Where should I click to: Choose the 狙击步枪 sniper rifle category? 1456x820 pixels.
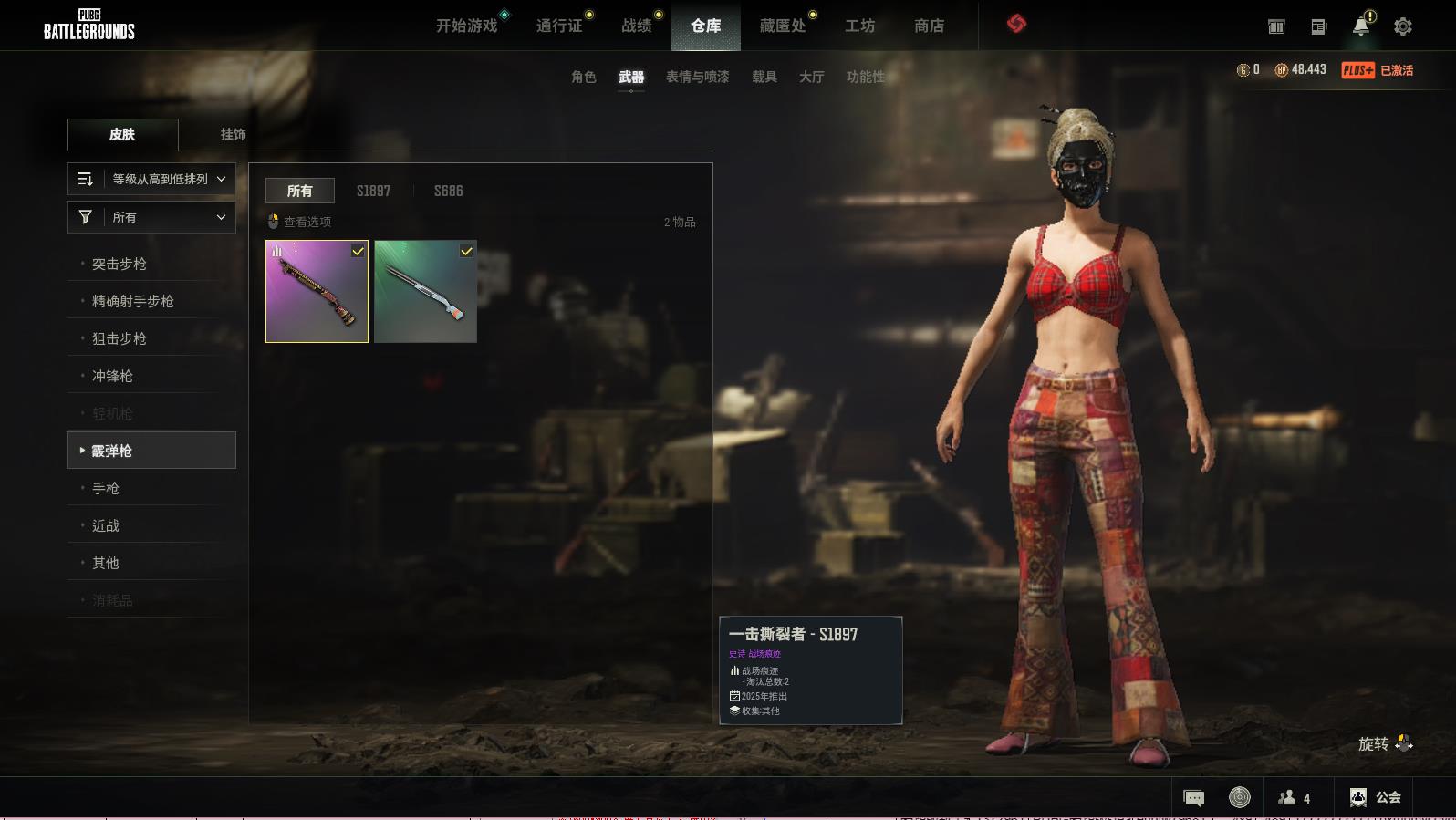point(120,338)
